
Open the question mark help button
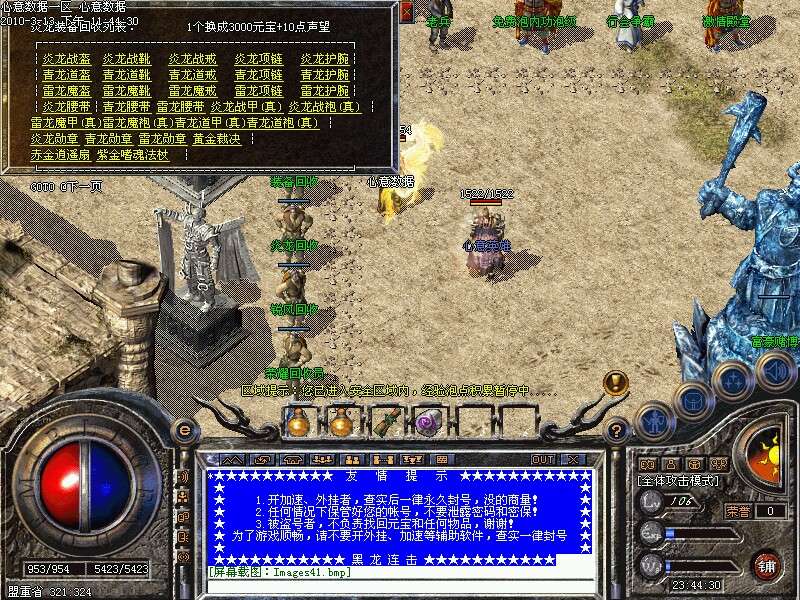(x=618, y=431)
